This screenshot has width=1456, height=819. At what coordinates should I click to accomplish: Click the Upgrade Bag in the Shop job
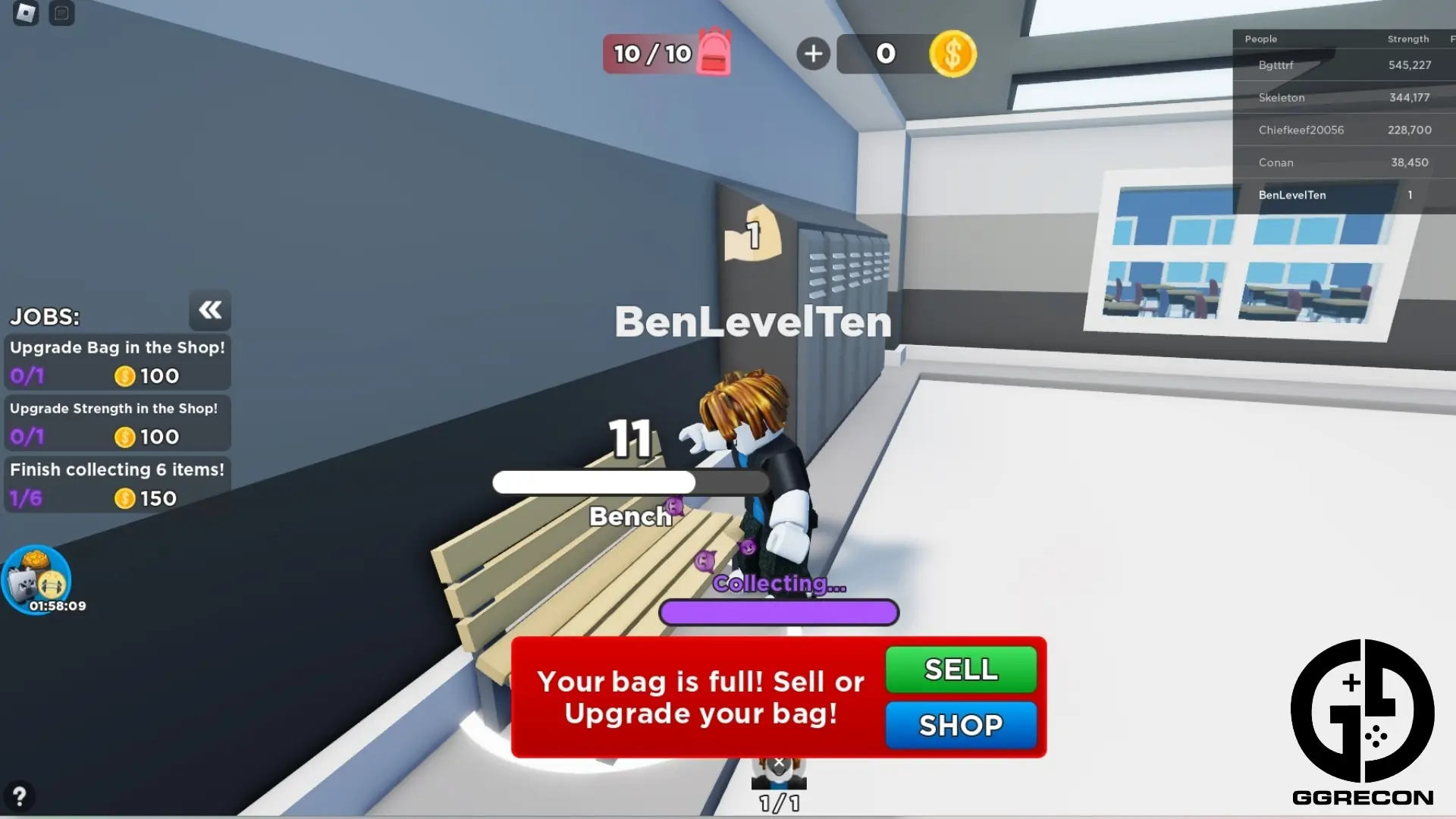tap(118, 362)
